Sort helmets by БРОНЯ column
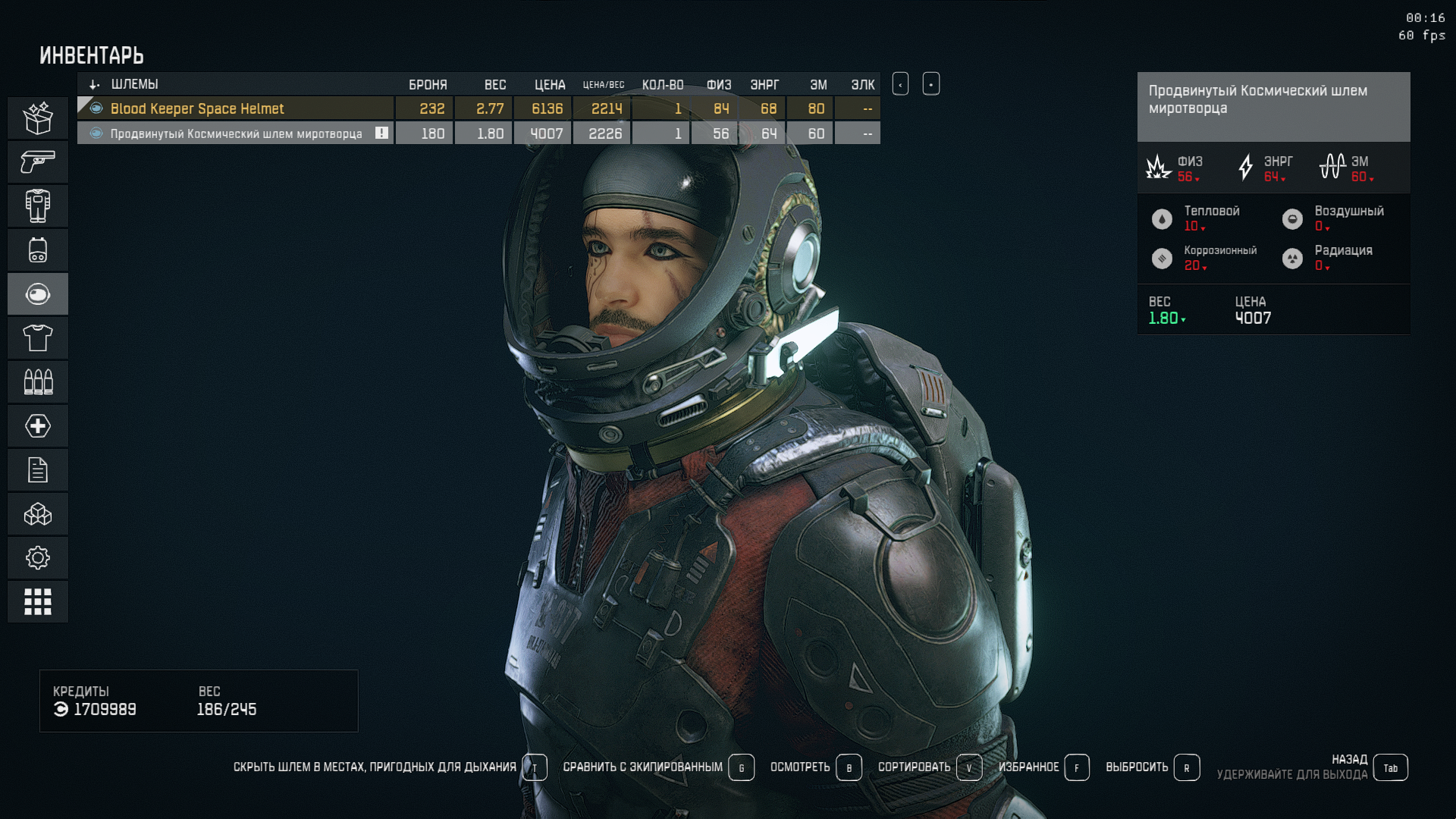This screenshot has height=819, width=1456. click(x=428, y=84)
